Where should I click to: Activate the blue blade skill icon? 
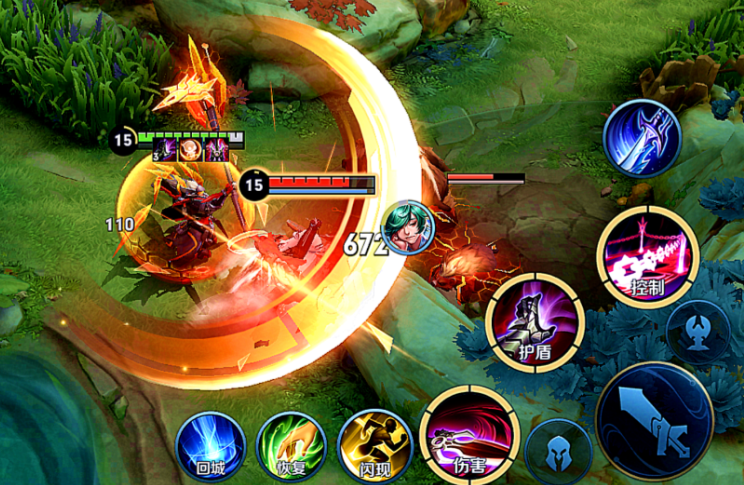click(x=642, y=139)
